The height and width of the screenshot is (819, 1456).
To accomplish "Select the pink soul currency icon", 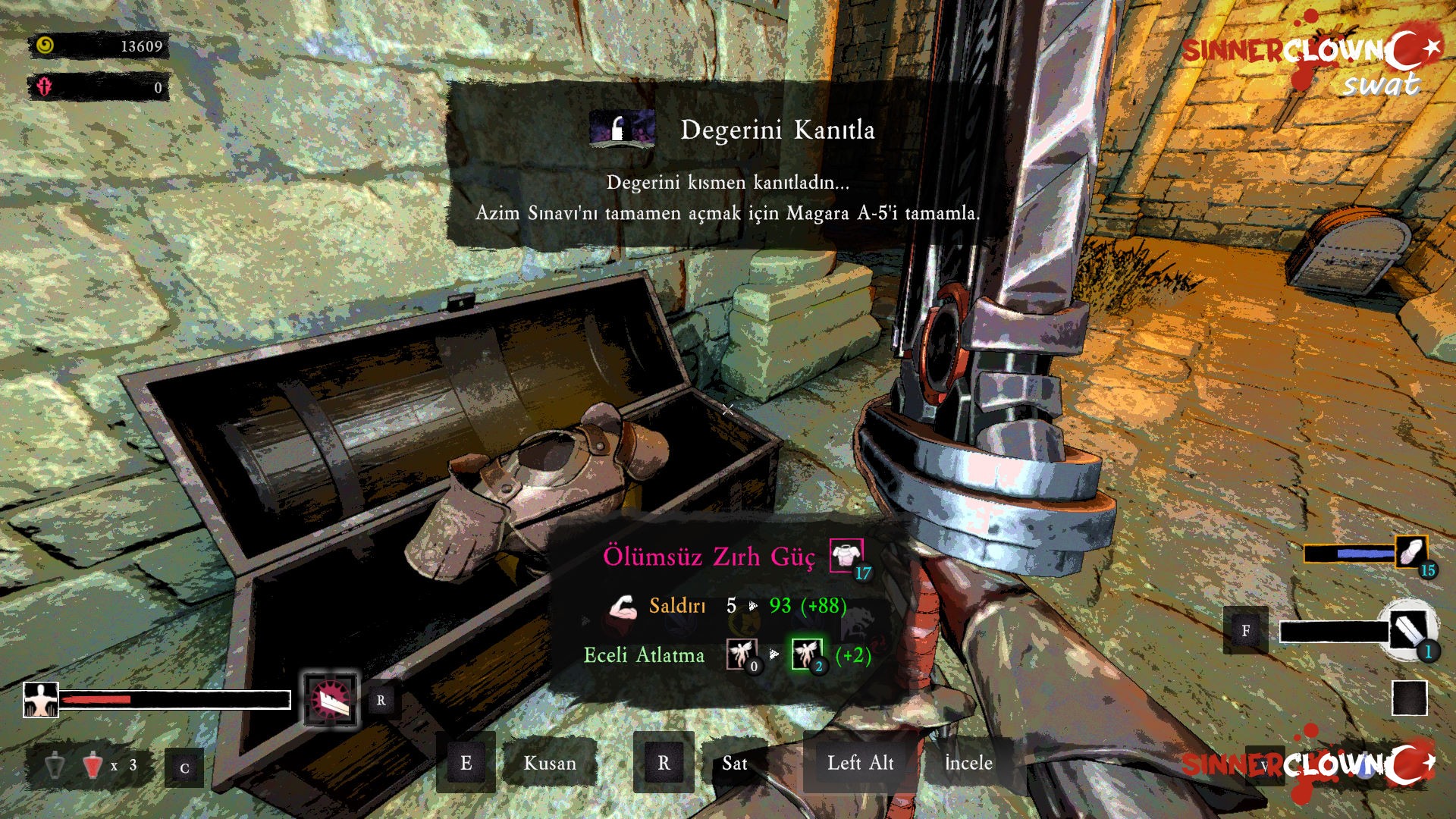I will 44,86.
